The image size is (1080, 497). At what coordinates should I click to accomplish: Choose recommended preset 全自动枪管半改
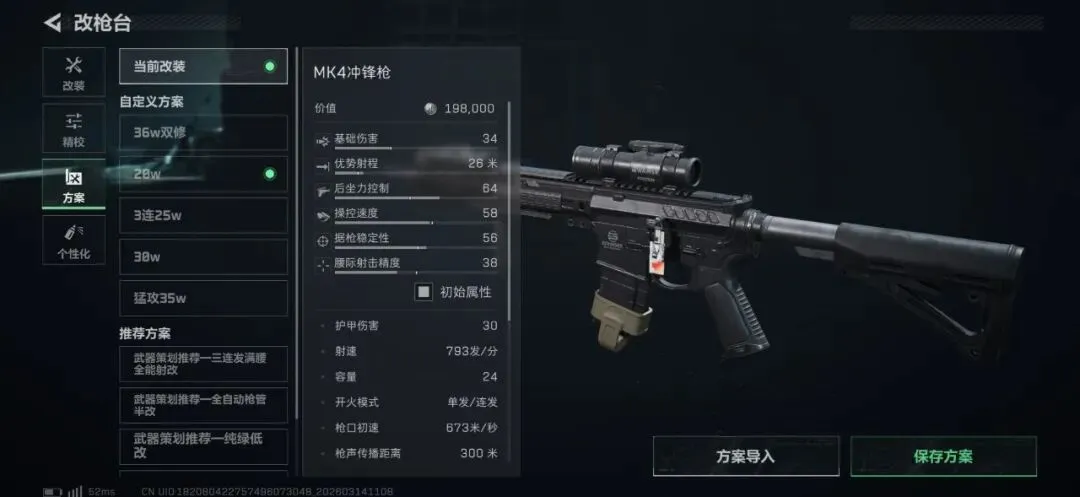click(203, 405)
